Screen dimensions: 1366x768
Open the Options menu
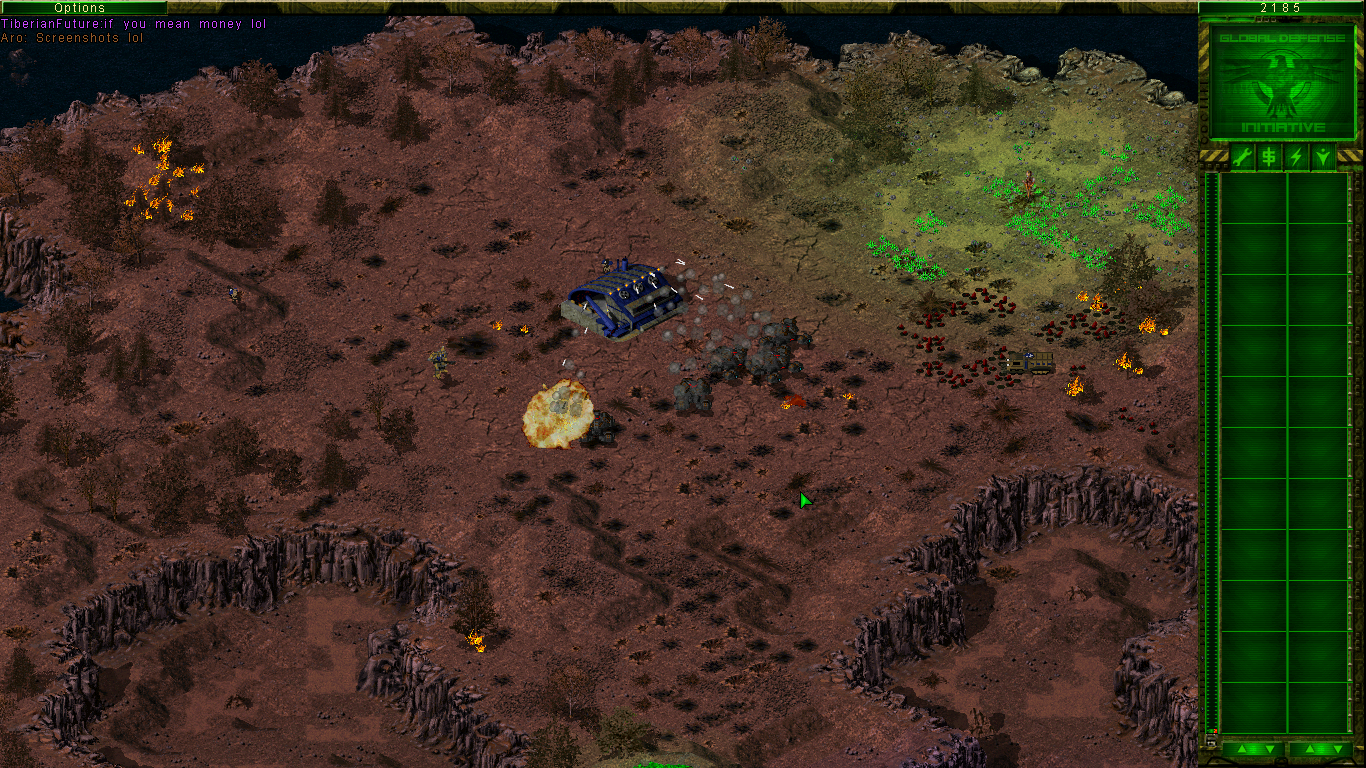[x=80, y=7]
